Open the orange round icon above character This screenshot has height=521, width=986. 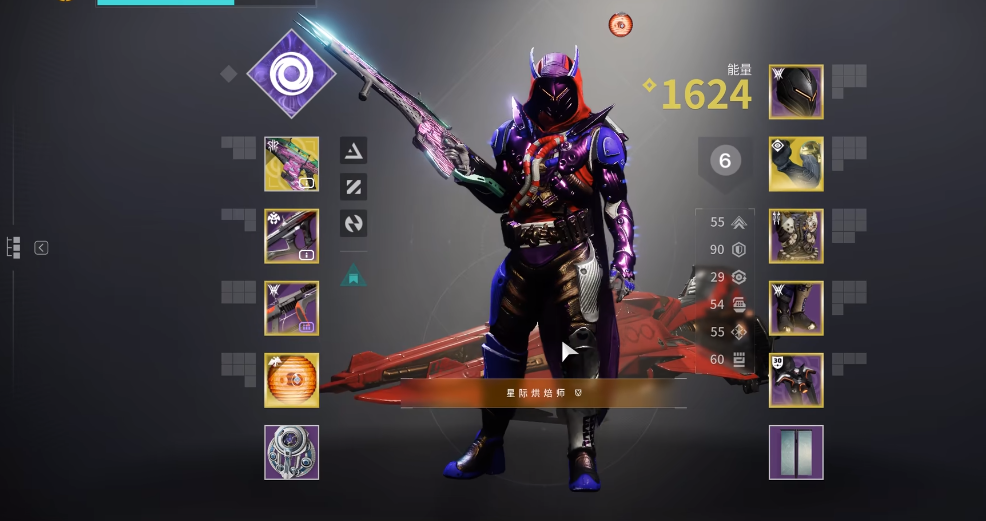(621, 25)
